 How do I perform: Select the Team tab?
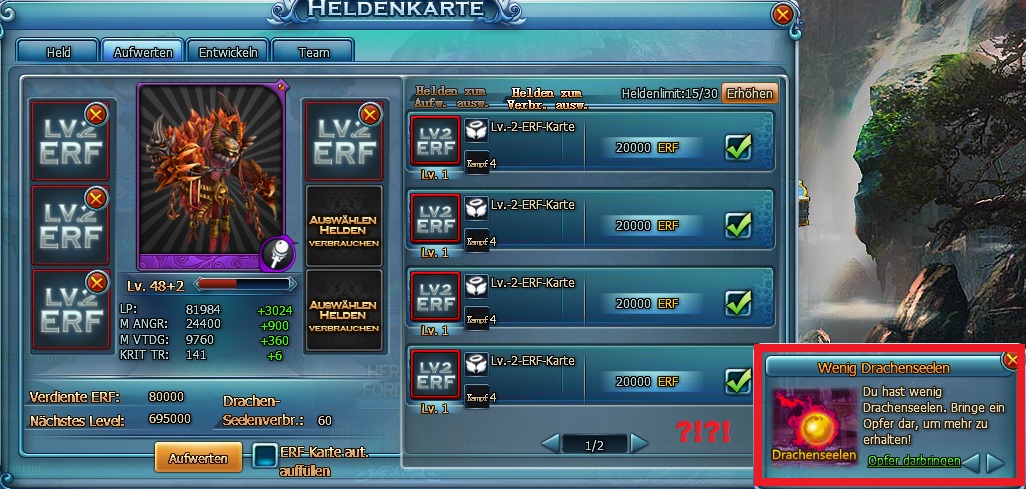click(x=312, y=52)
